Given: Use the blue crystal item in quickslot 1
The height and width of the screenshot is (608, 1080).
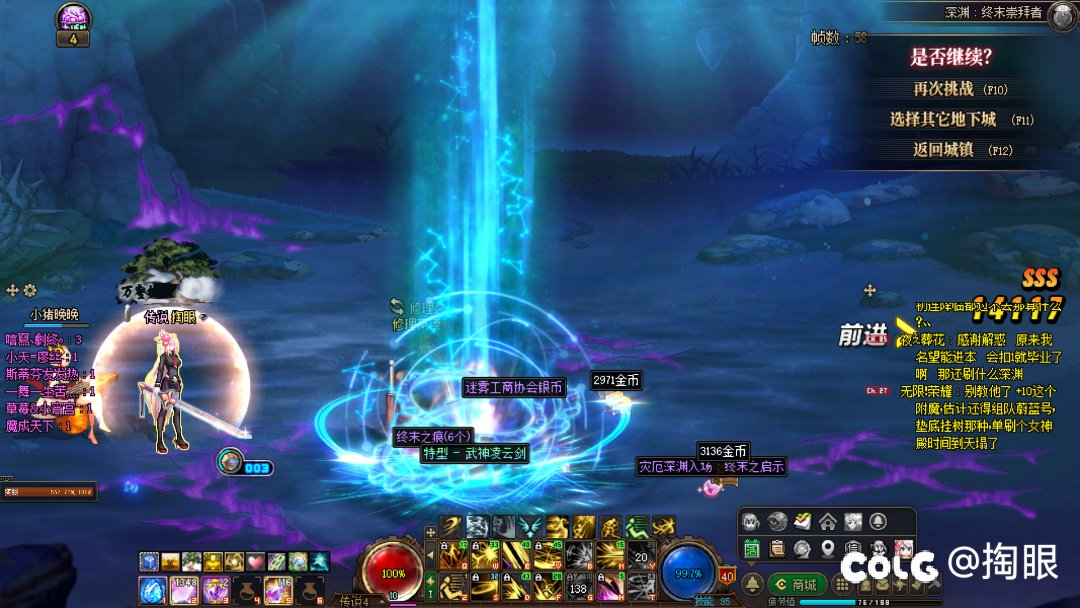Looking at the screenshot, I should (152, 590).
